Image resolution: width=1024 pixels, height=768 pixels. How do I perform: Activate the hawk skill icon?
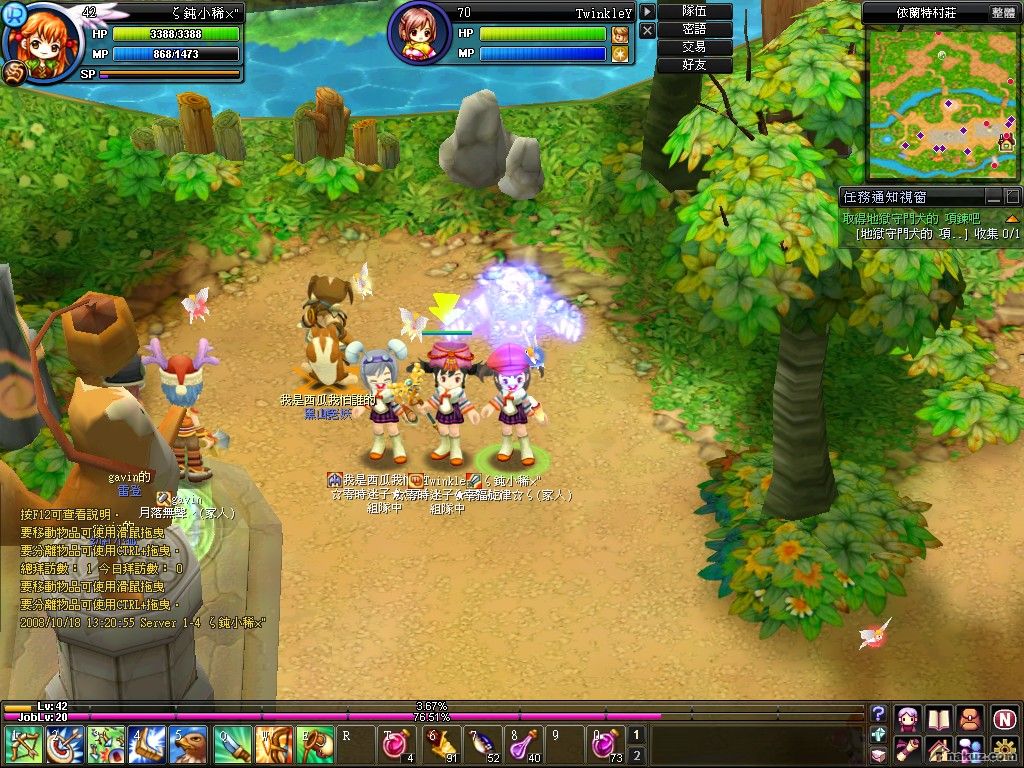188,745
